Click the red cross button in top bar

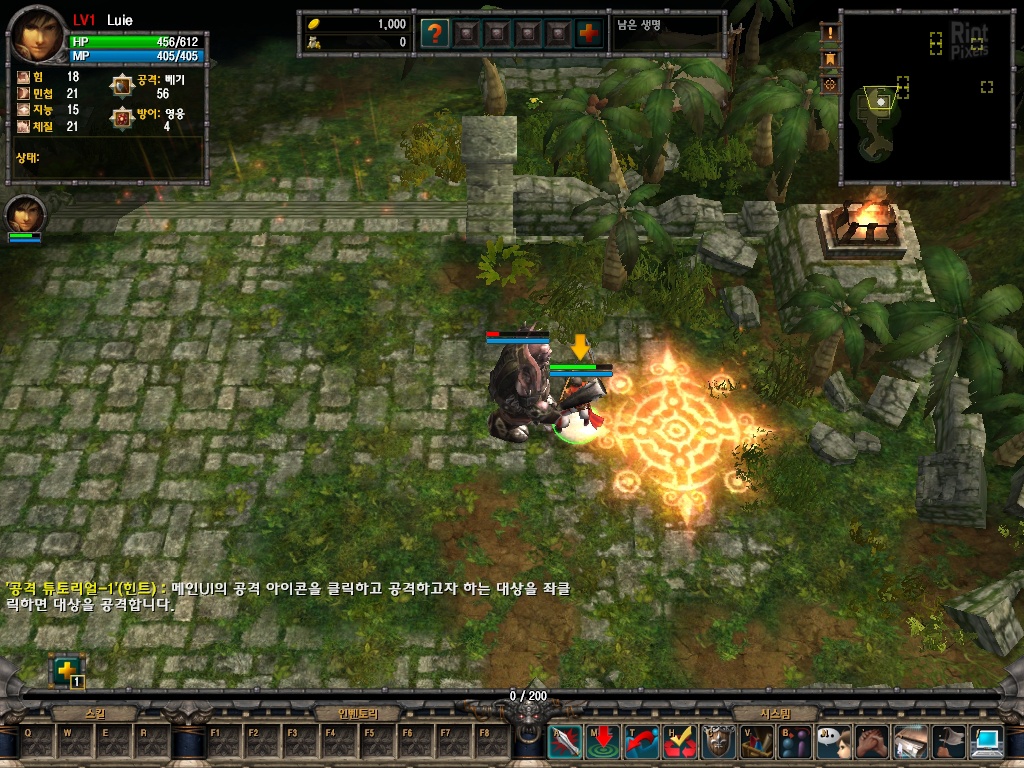590,33
